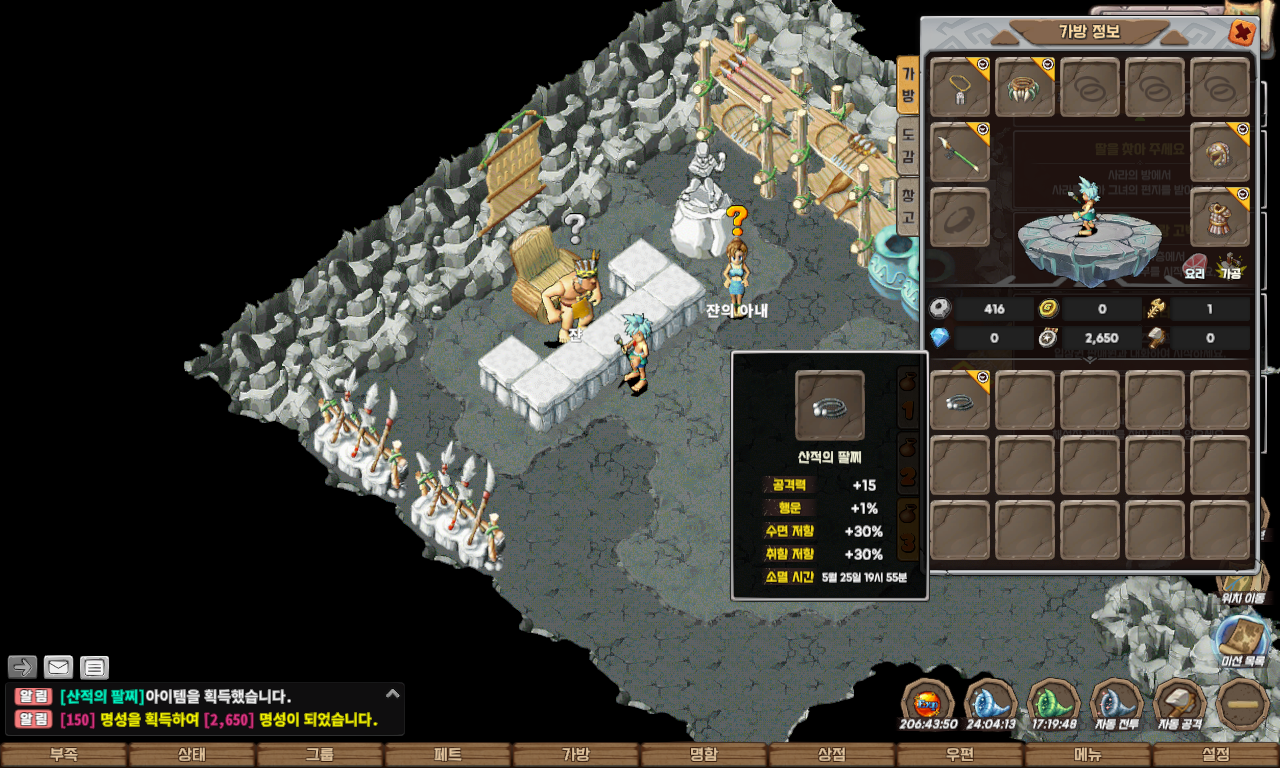Open the 창고 storage tab
The height and width of the screenshot is (768, 1280).
907,206
